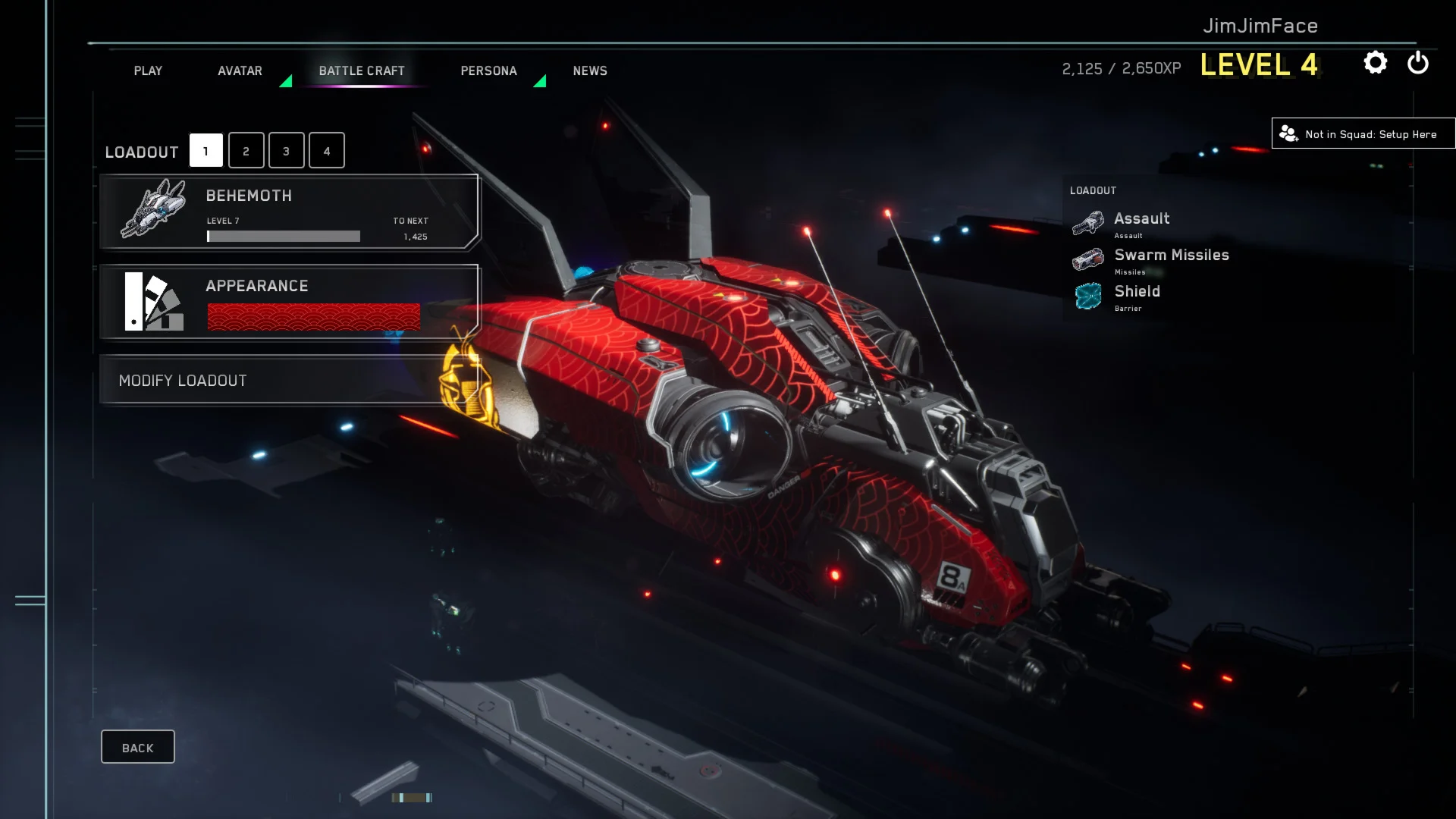This screenshot has width=1456, height=819.
Task: Open settings with the gear icon
Action: pyautogui.click(x=1375, y=63)
